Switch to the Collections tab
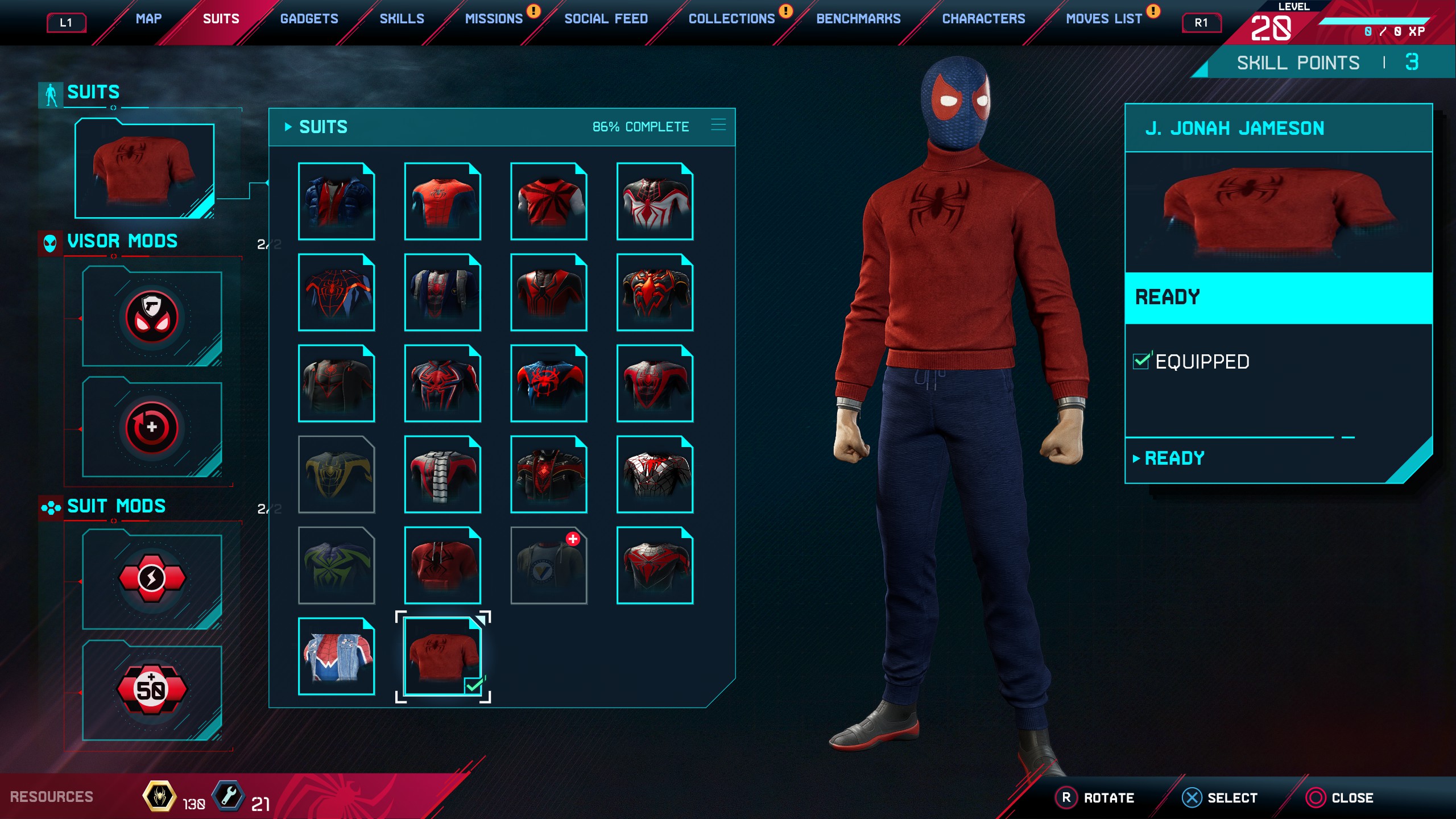Viewport: 1456px width, 819px height. pos(731,19)
